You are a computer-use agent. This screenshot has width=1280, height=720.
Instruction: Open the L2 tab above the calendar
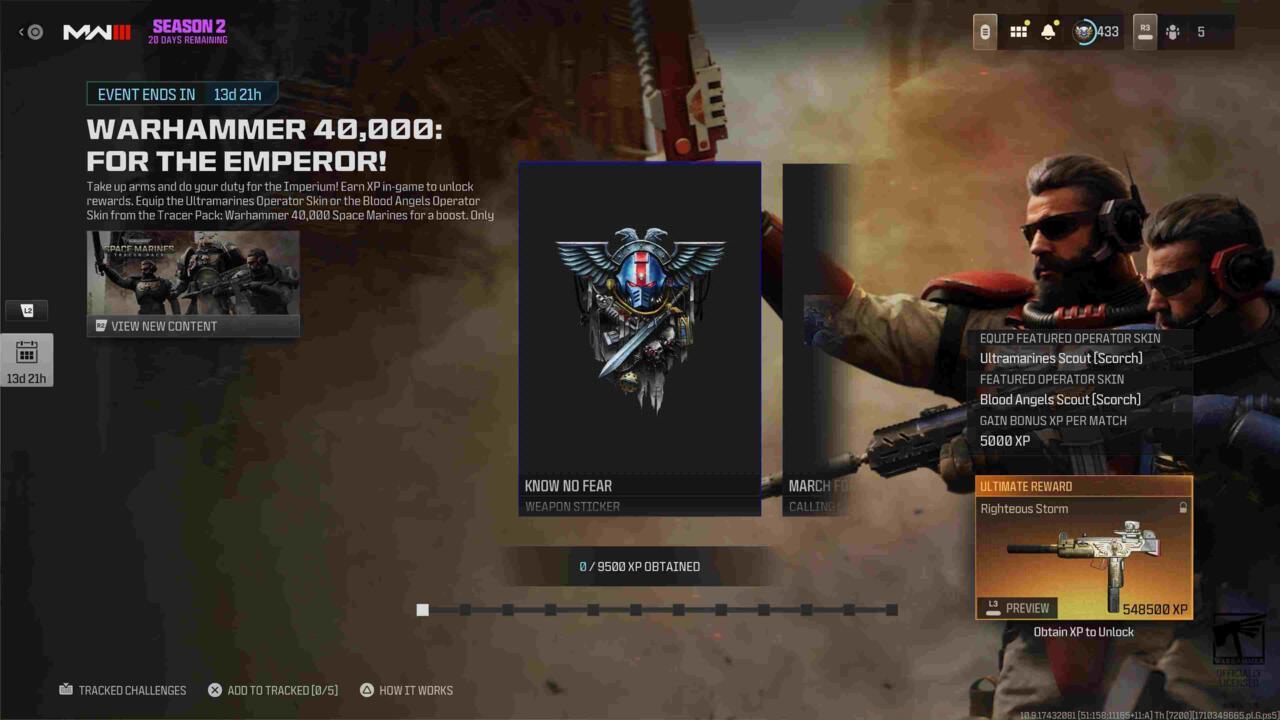pyautogui.click(x=27, y=310)
